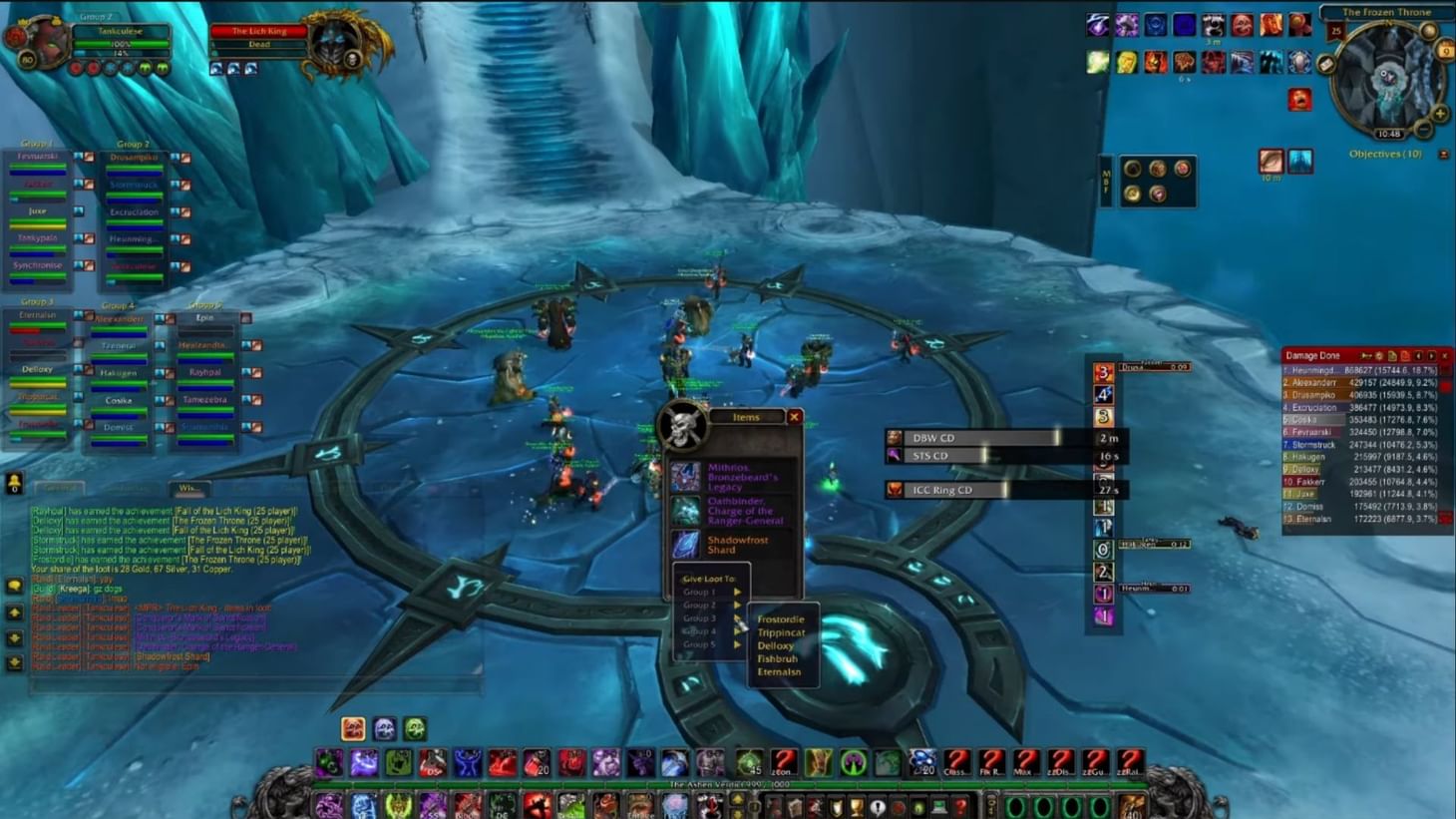Select Group 3 in the Give Loot To menu
Viewport: 1456px width, 819px height.
pos(700,618)
